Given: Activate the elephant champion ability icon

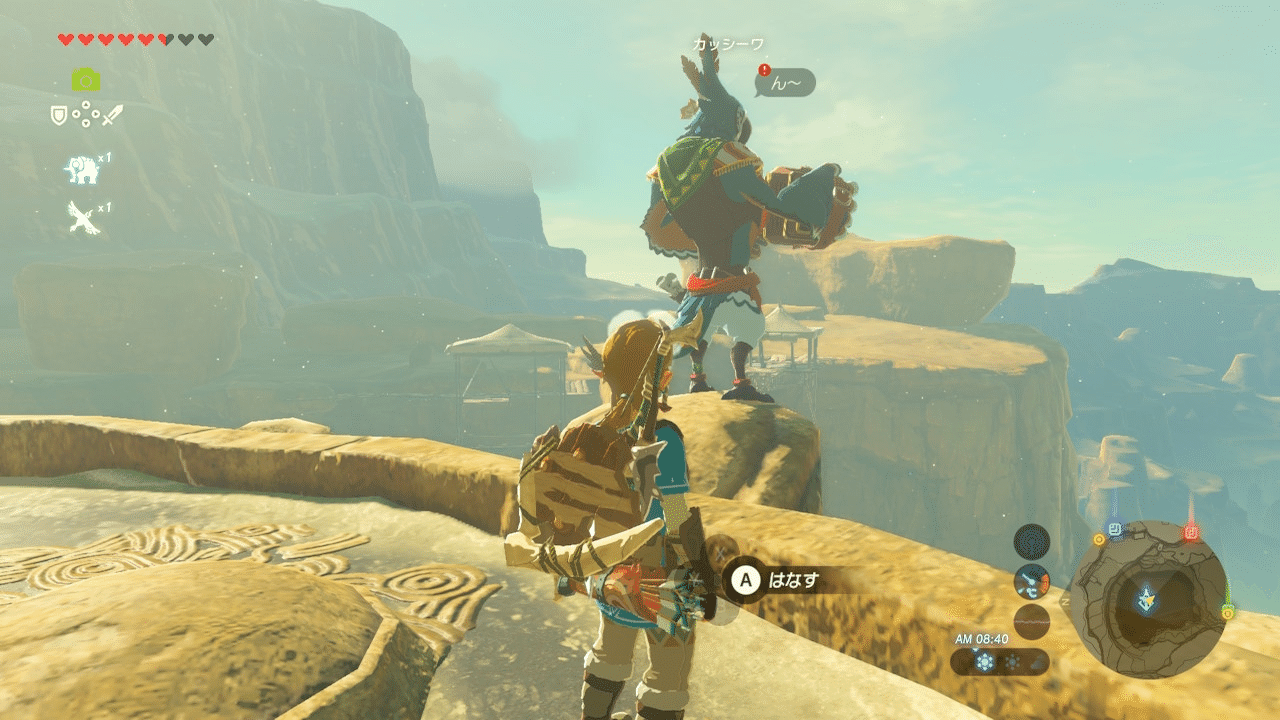Looking at the screenshot, I should (x=81, y=170).
